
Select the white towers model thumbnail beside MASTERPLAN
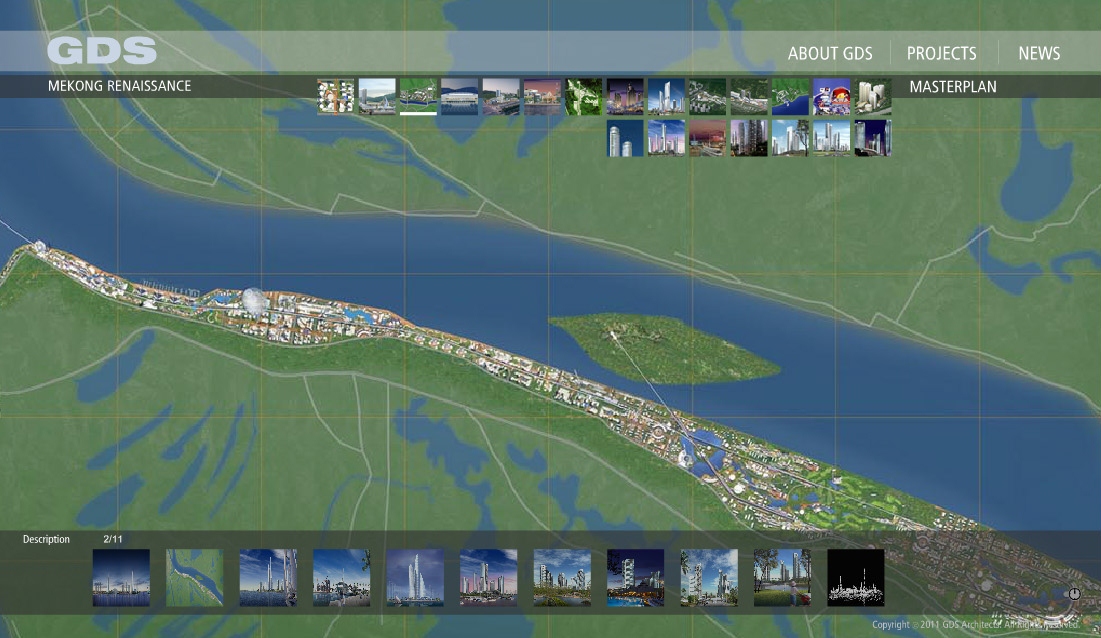pos(873,97)
